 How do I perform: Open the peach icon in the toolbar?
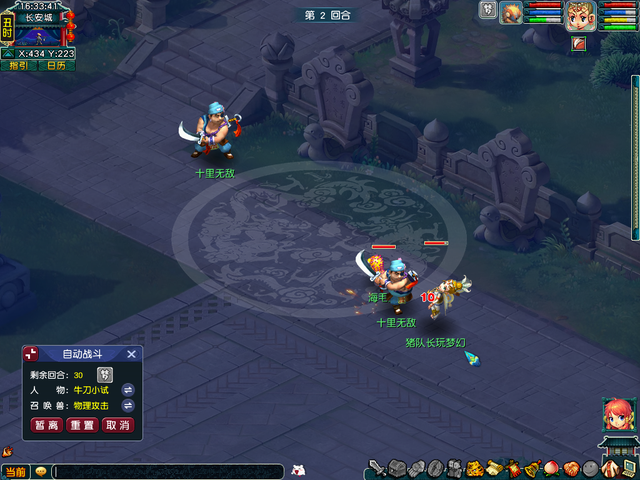point(552,468)
